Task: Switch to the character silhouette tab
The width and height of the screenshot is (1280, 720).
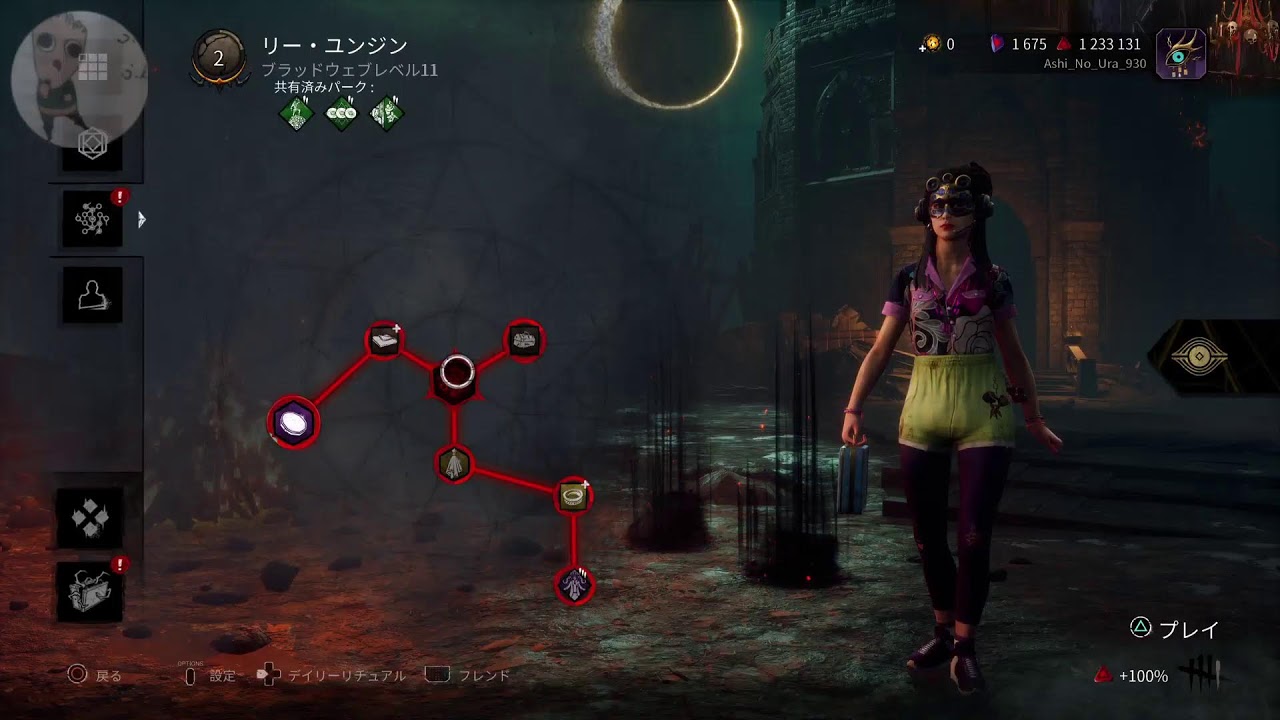Action: [93, 295]
